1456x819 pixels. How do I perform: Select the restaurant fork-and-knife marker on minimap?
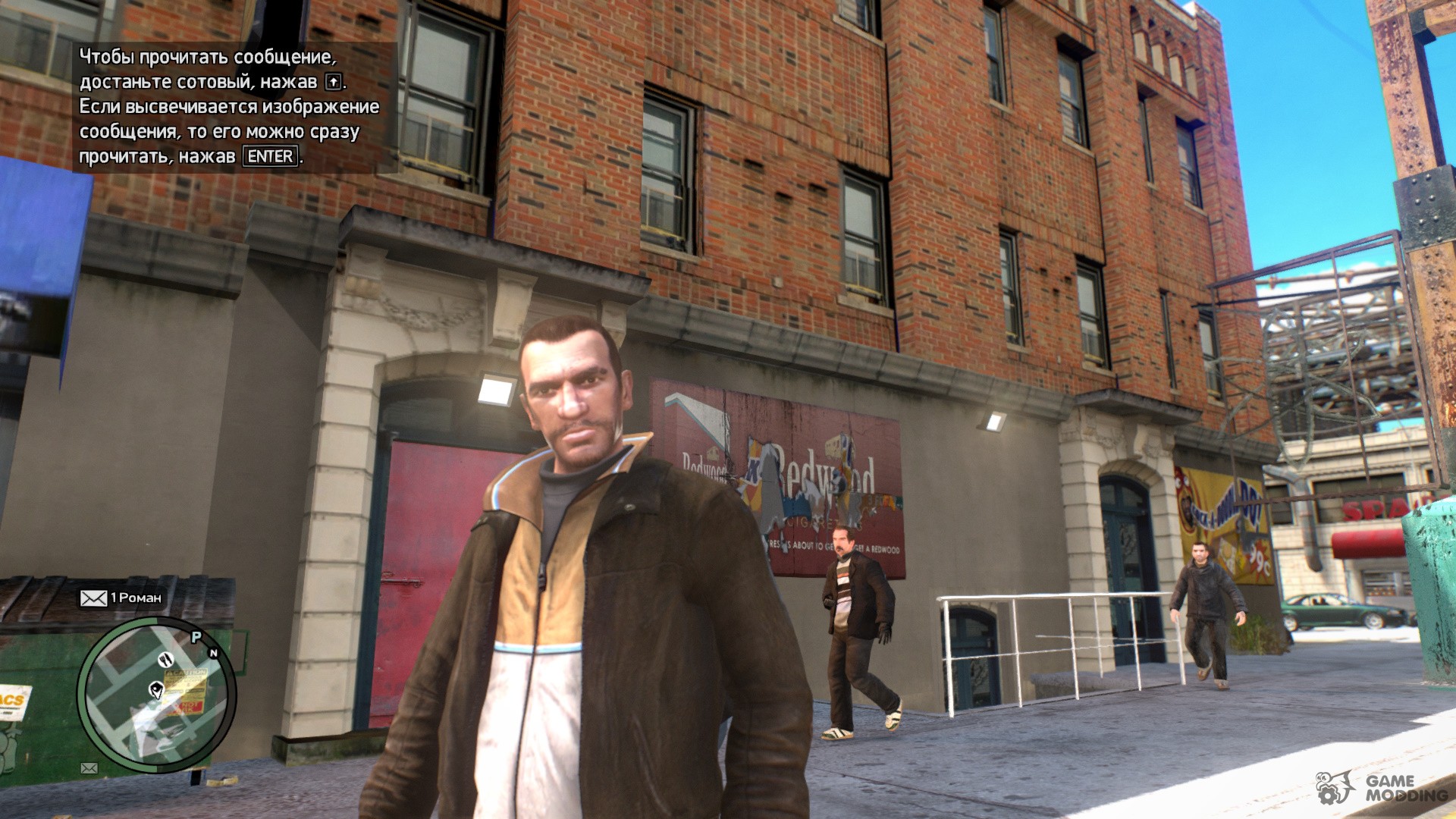click(x=166, y=660)
